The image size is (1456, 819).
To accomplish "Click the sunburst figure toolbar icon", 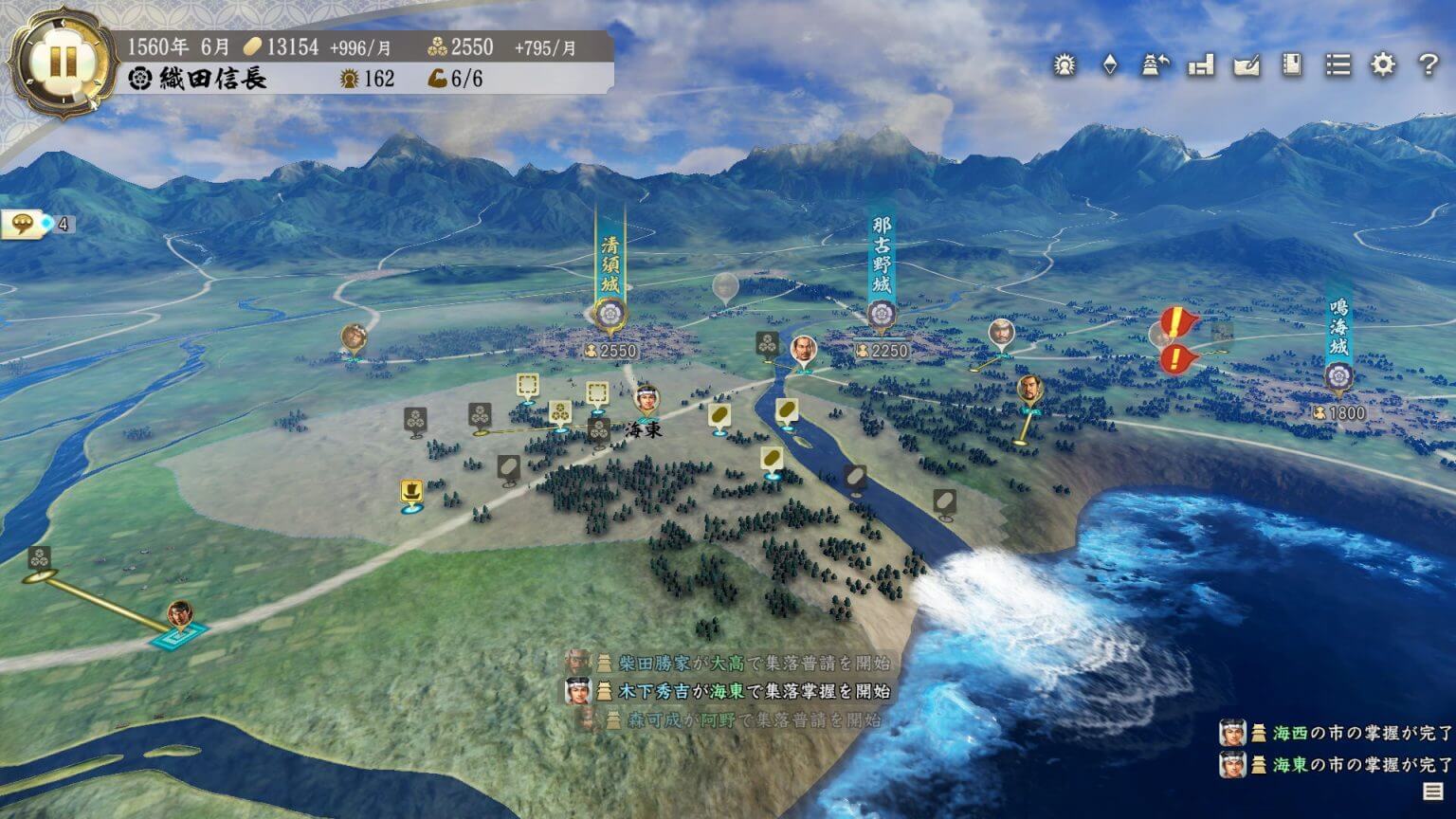I will click(1065, 65).
